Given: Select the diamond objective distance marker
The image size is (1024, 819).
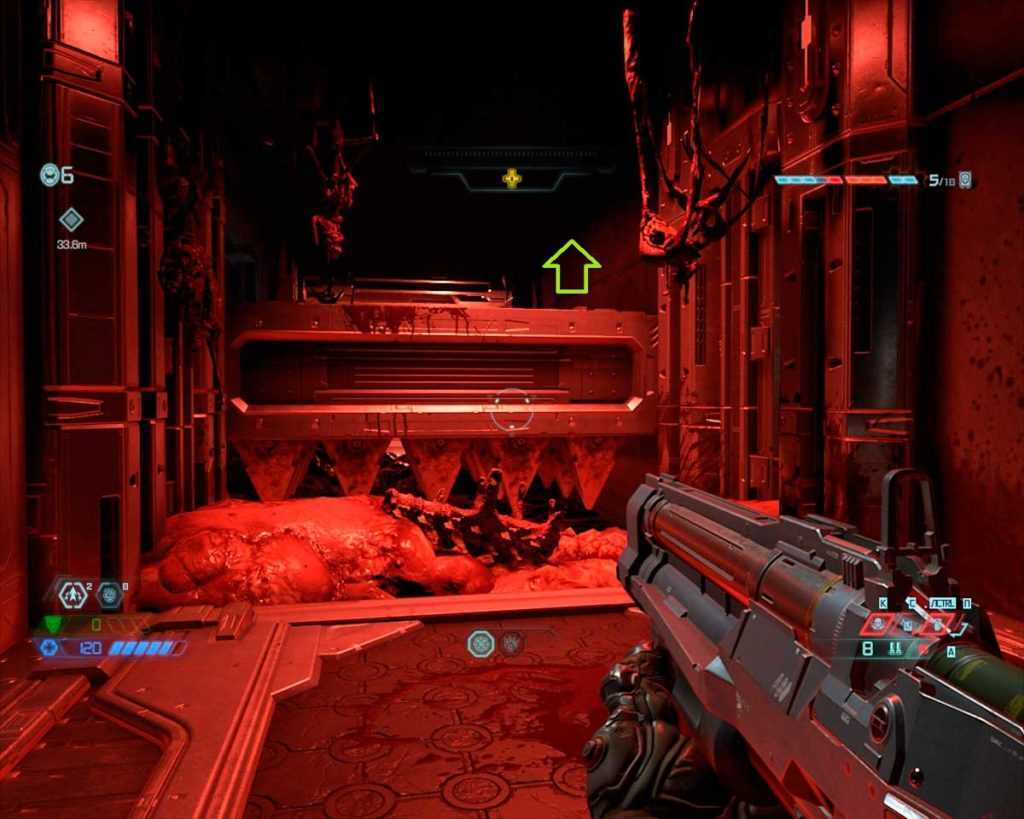Looking at the screenshot, I should click(71, 219).
